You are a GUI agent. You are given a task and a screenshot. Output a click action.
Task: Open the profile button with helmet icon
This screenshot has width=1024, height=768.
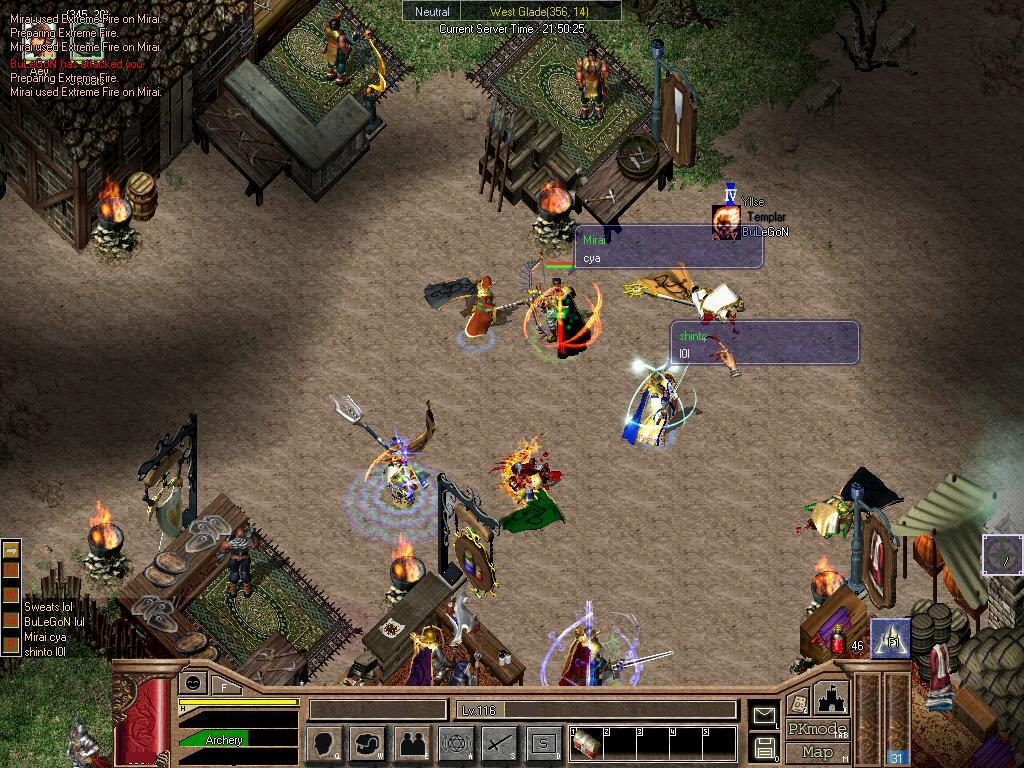(x=367, y=743)
